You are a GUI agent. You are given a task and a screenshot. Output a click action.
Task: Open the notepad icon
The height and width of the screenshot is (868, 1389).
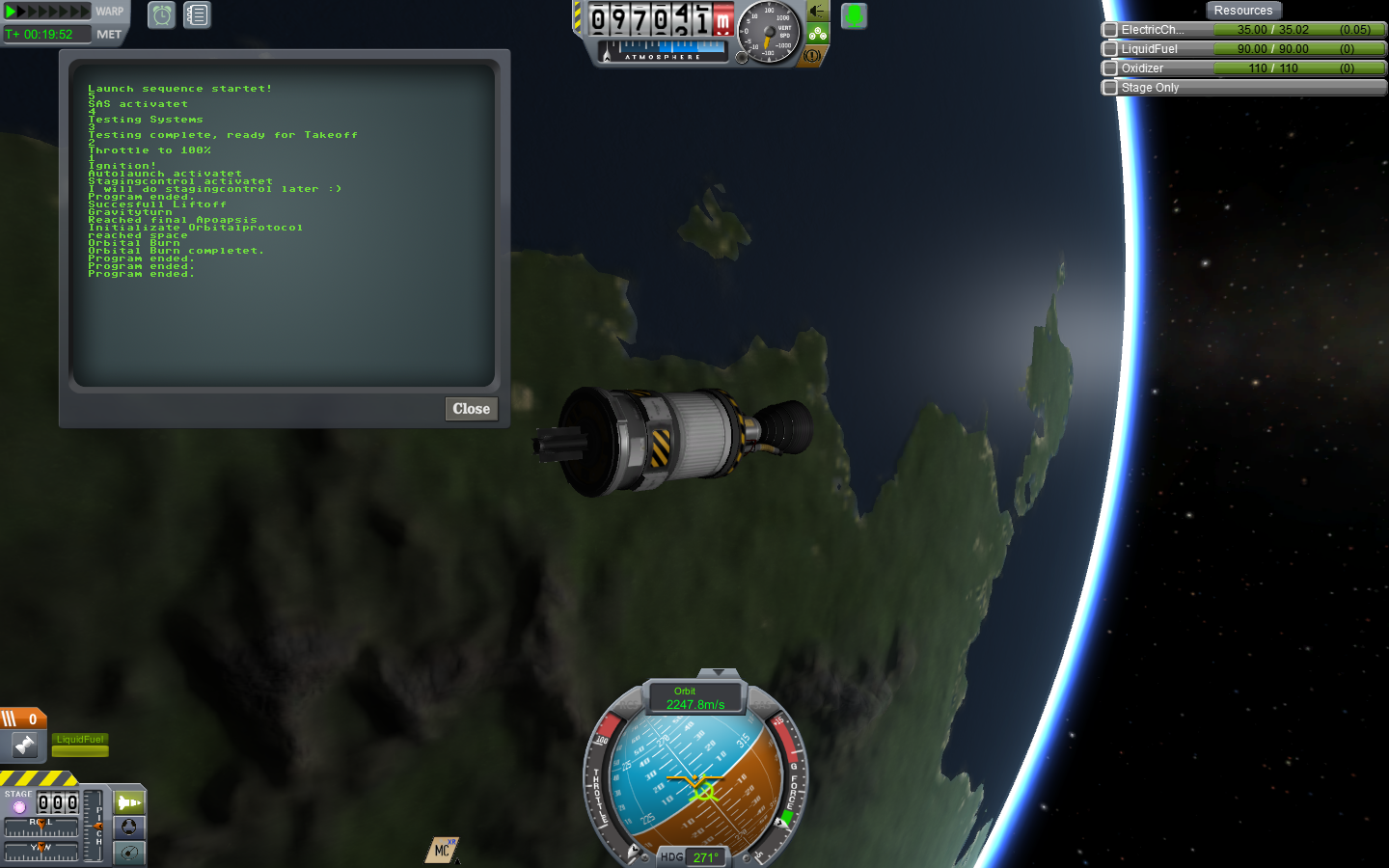197,15
